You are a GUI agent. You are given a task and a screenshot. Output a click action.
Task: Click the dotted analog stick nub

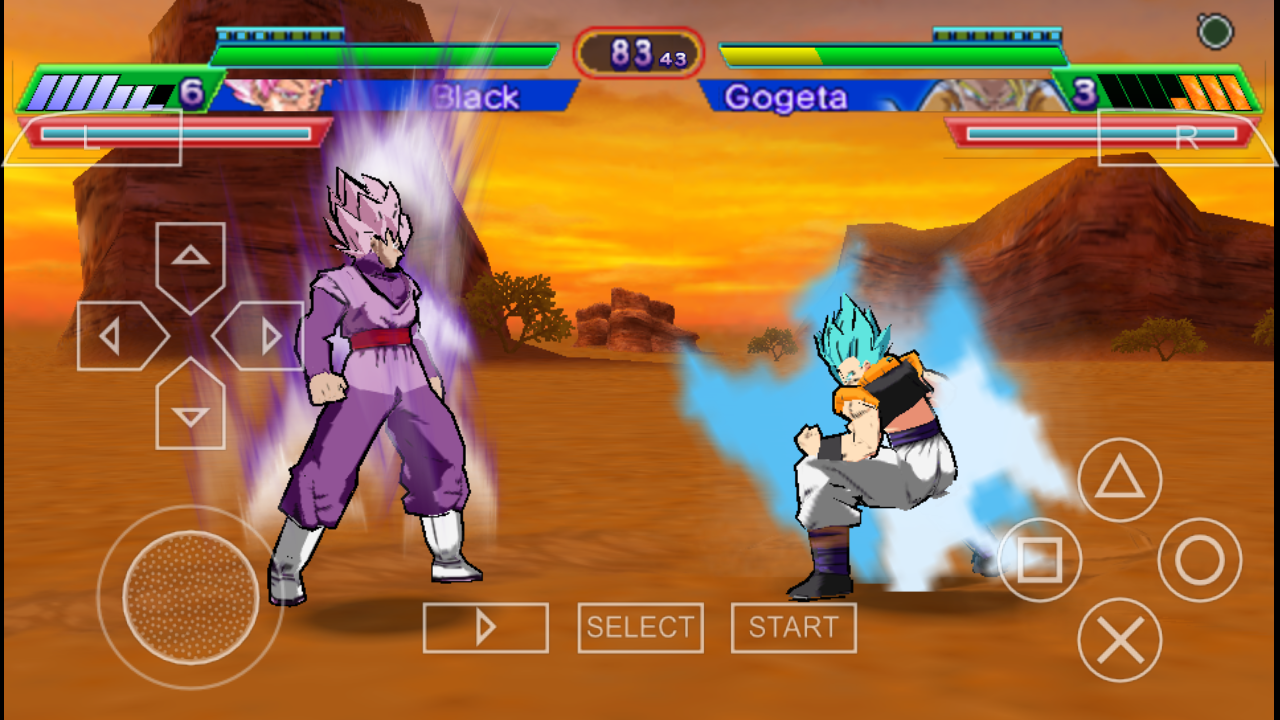(191, 597)
